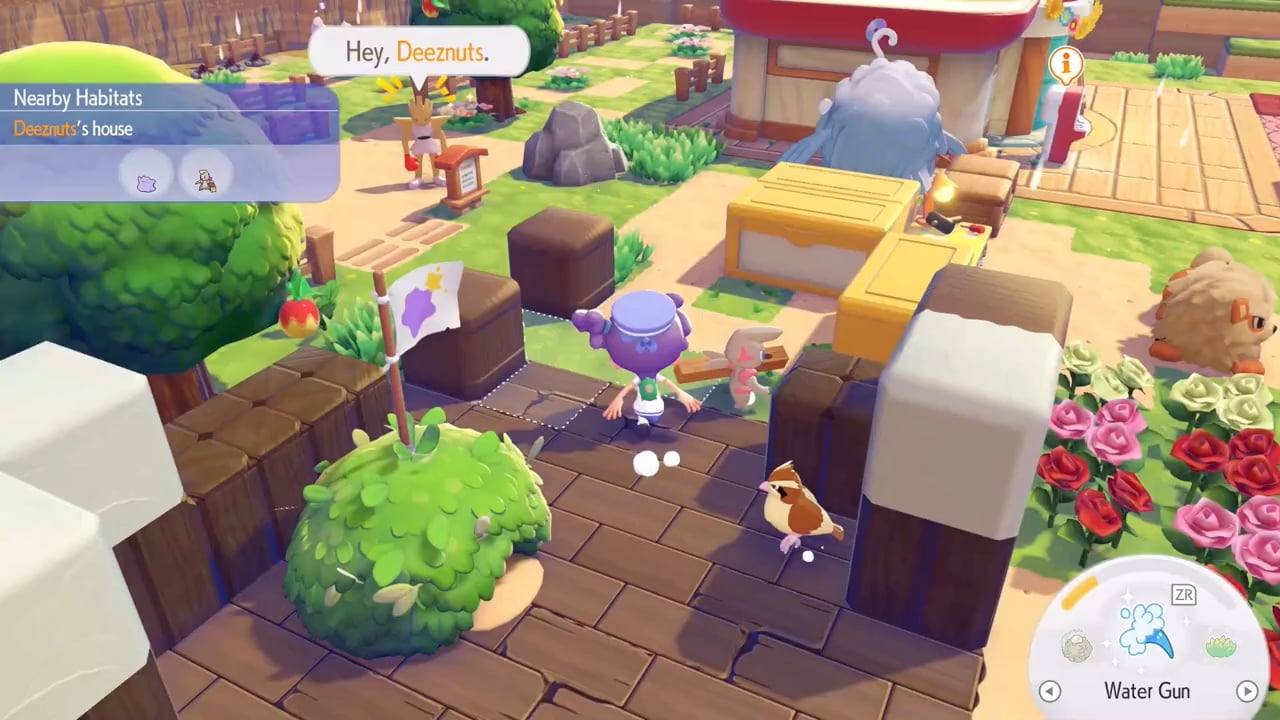Cycle to the next move with right arrow
Screen dimensions: 1280x720
tap(1246, 691)
